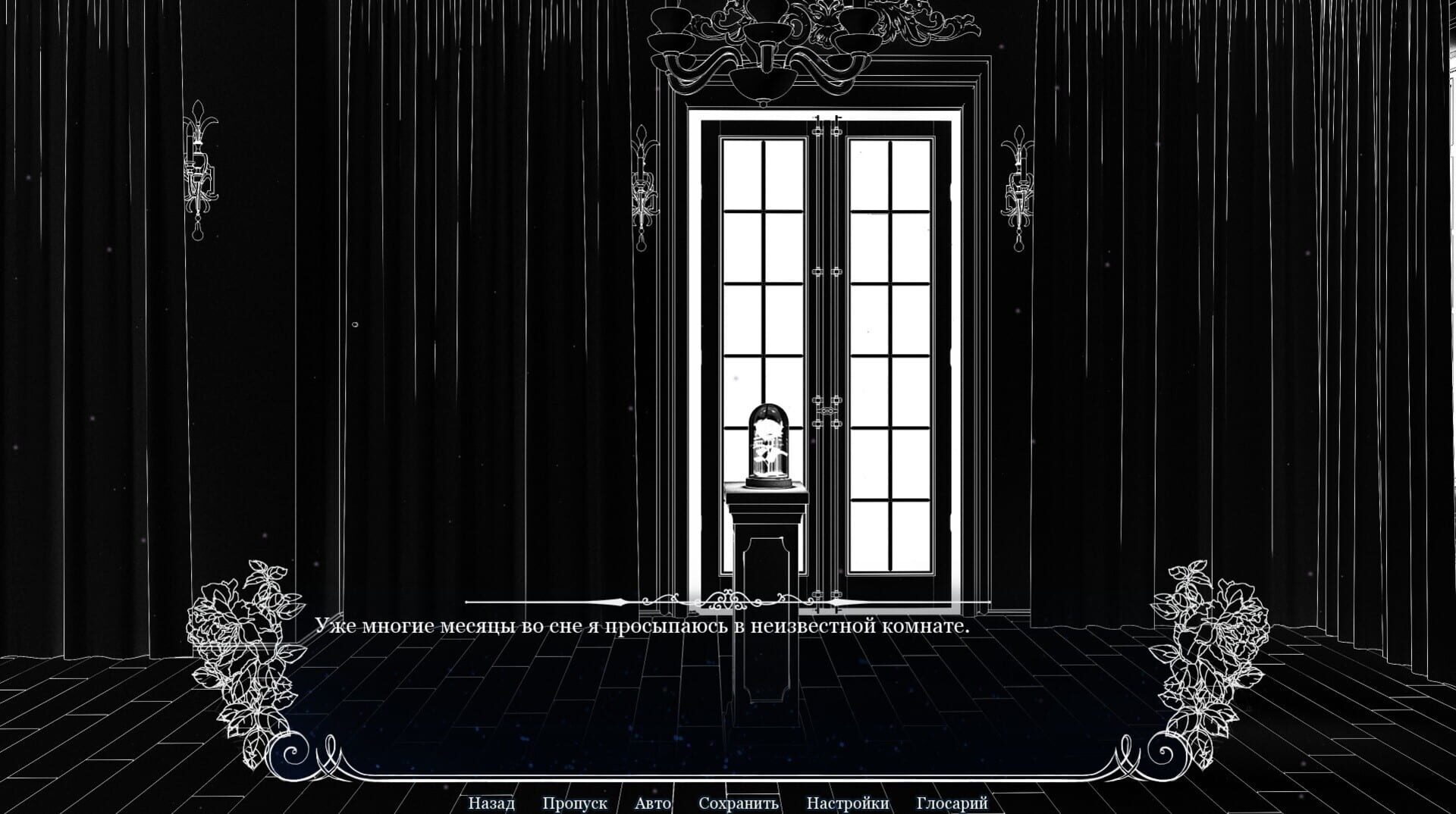This screenshot has width=1456, height=814.
Task: Open the Настройки settings menu
Action: pos(849,803)
